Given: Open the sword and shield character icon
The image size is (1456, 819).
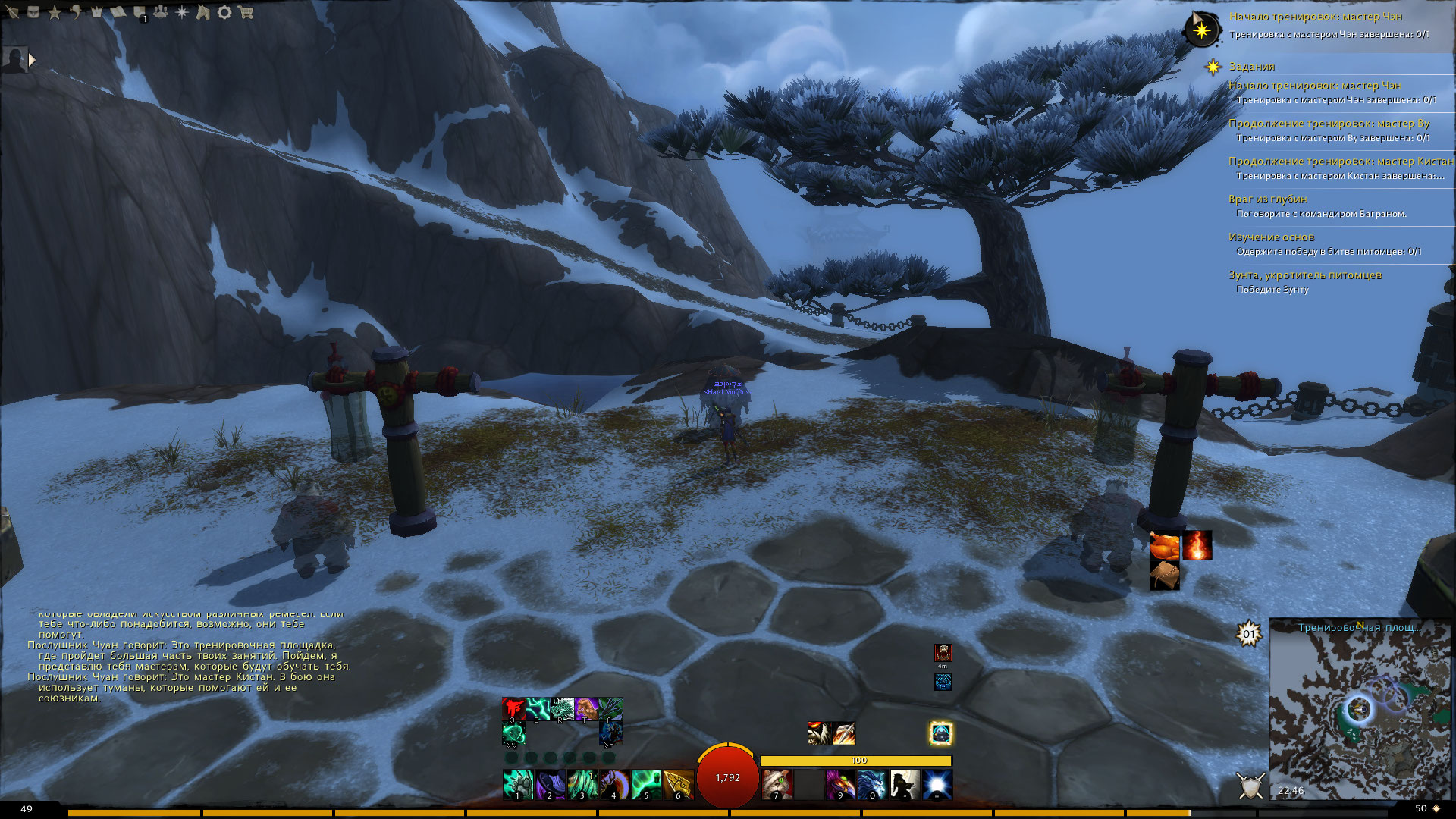Looking at the screenshot, I should [13, 12].
